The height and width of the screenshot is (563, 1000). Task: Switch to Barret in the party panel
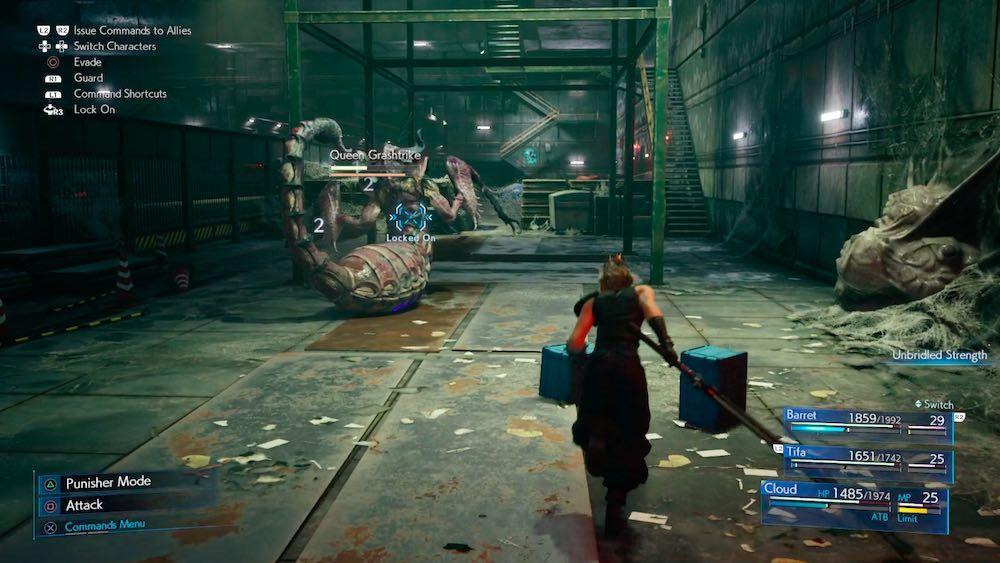click(x=866, y=424)
